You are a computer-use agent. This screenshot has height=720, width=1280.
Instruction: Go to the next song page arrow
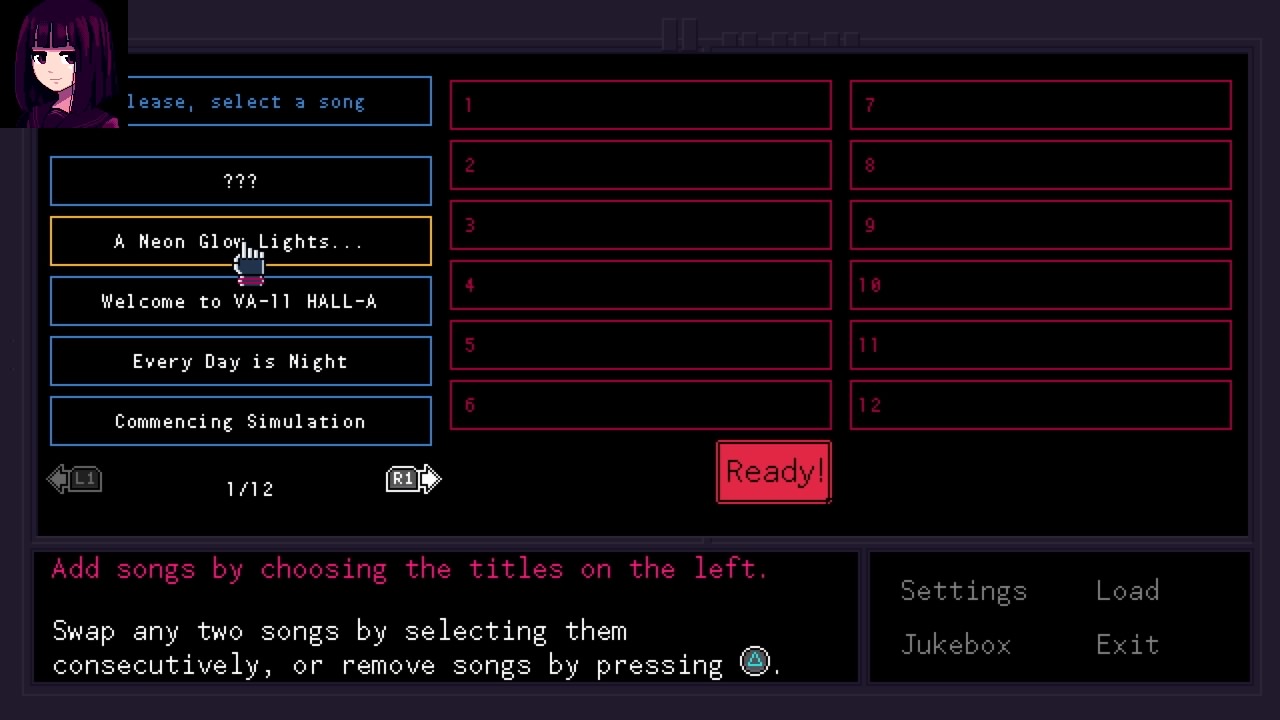tap(414, 480)
